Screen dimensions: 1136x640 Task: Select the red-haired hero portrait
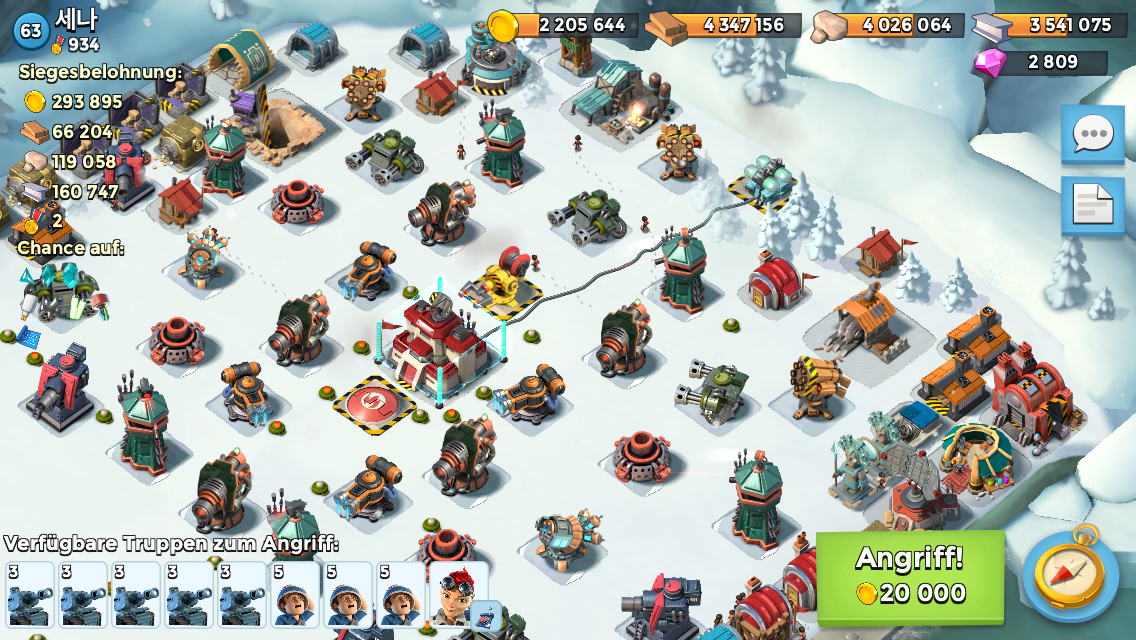pos(458,594)
